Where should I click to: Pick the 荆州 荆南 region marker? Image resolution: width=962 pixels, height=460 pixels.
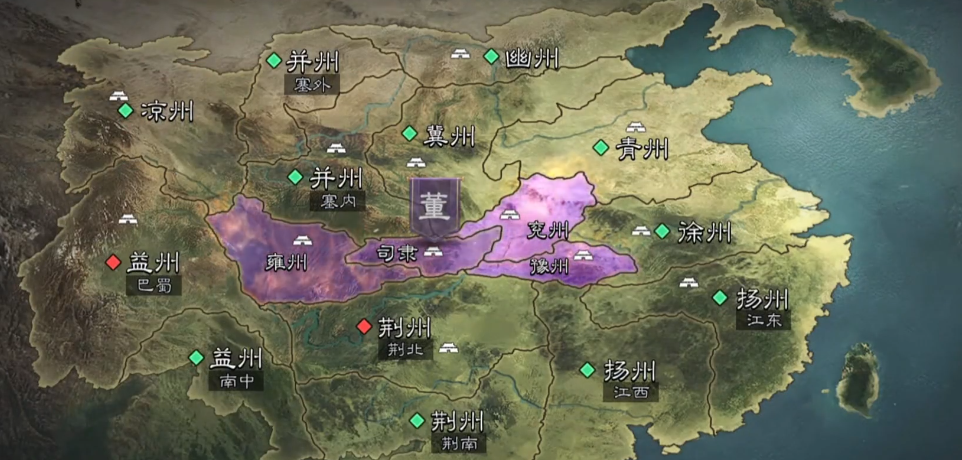416,420
